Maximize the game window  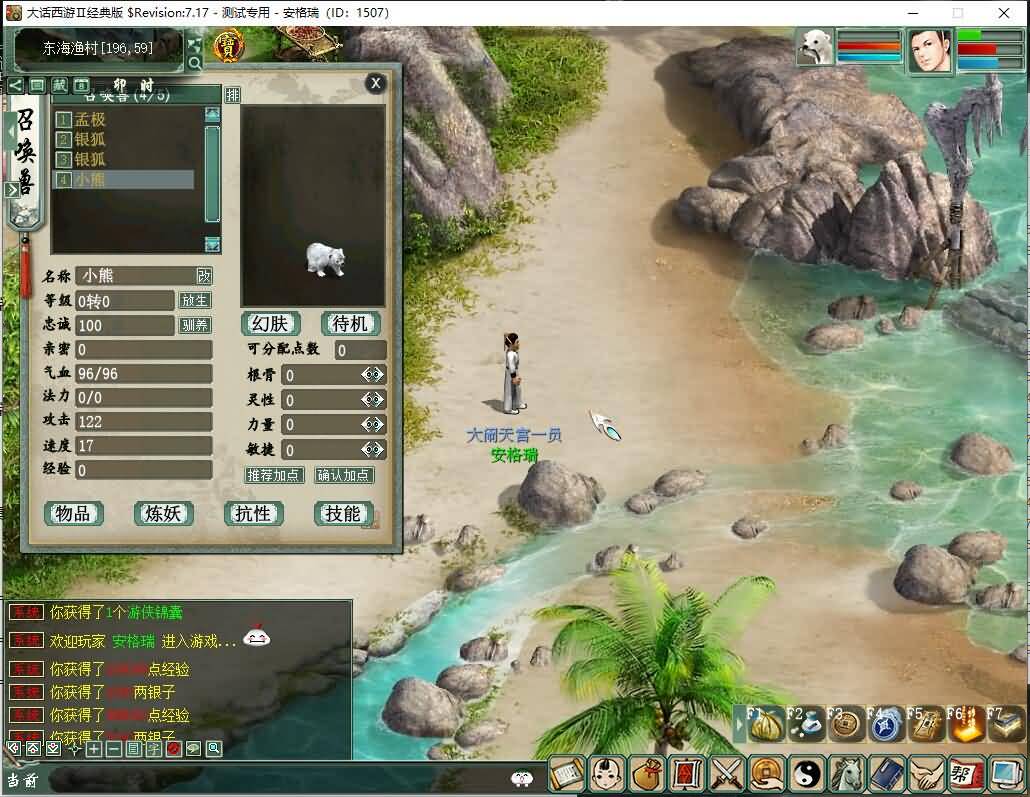957,13
